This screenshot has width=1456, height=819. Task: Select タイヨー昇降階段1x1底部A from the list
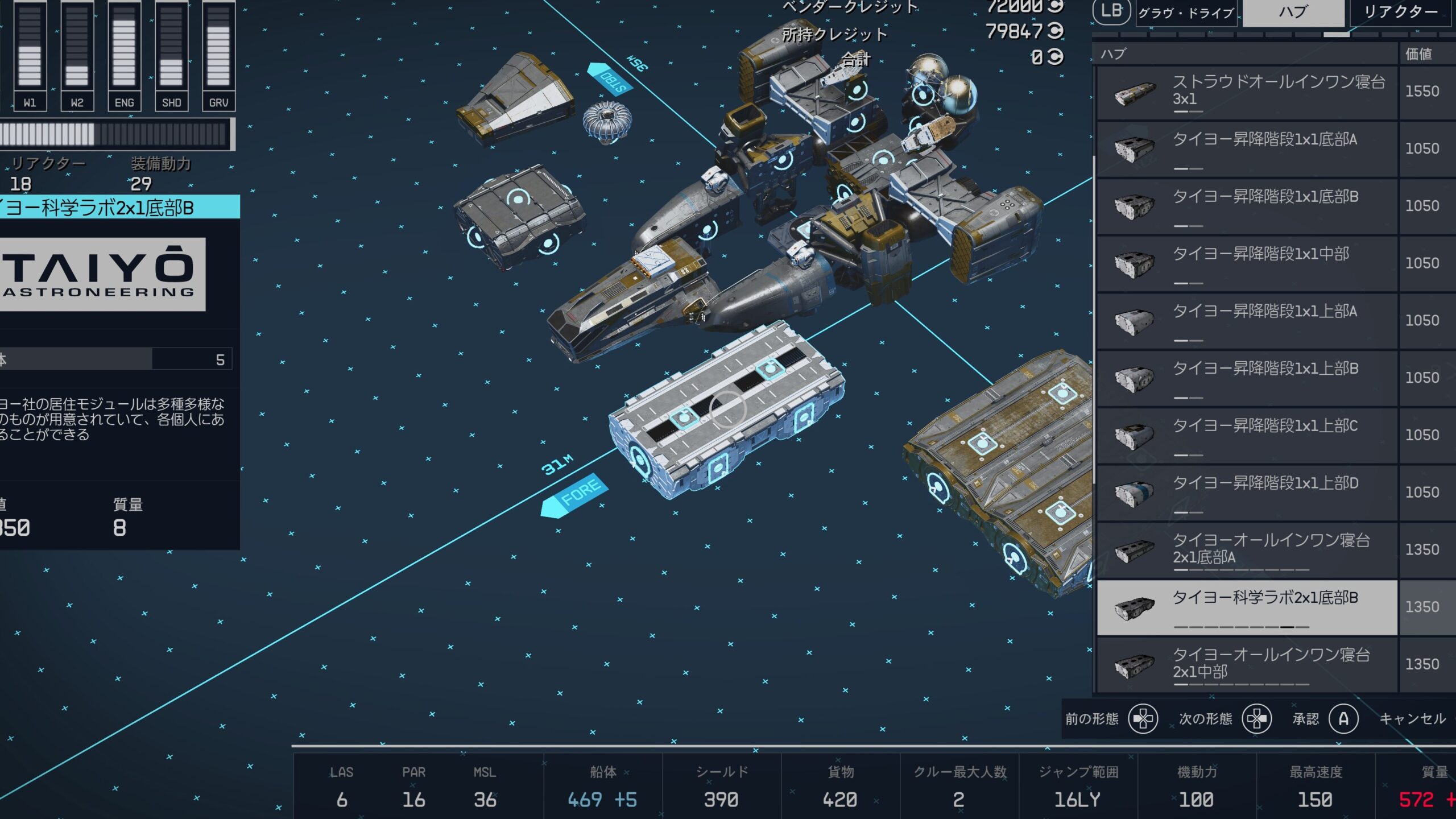(1247, 149)
